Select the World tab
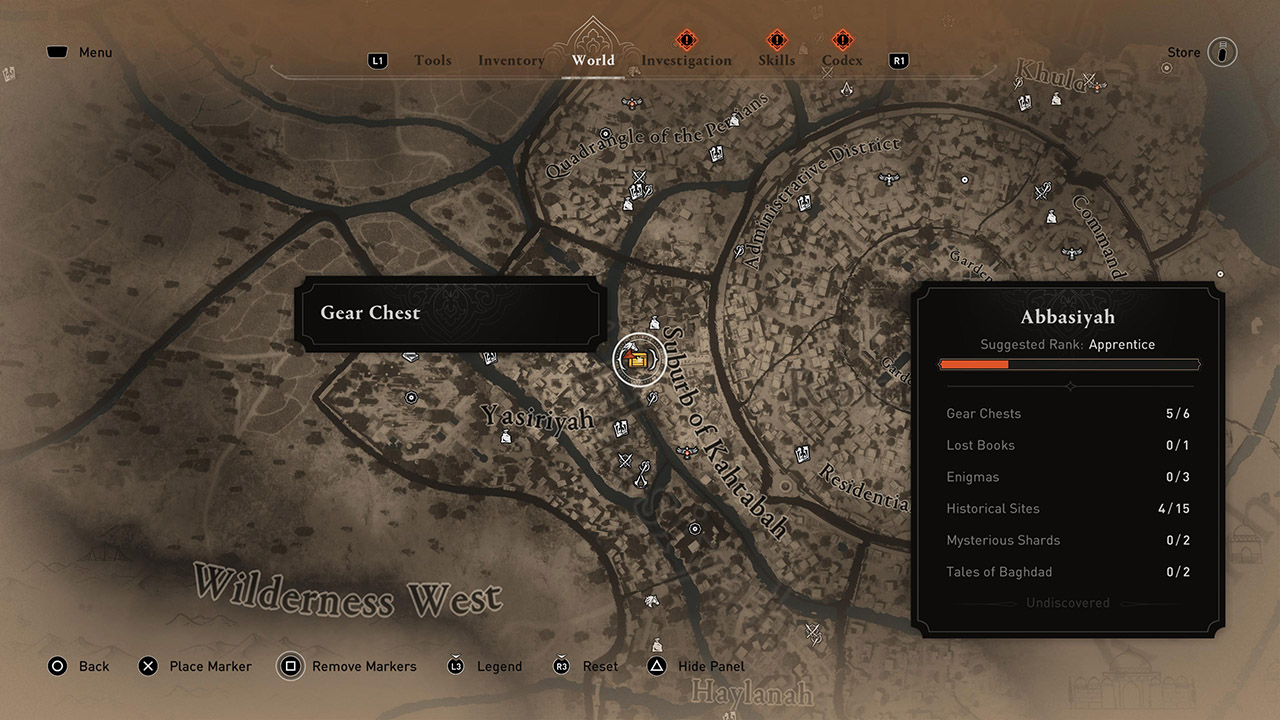The height and width of the screenshot is (720, 1280). click(593, 61)
